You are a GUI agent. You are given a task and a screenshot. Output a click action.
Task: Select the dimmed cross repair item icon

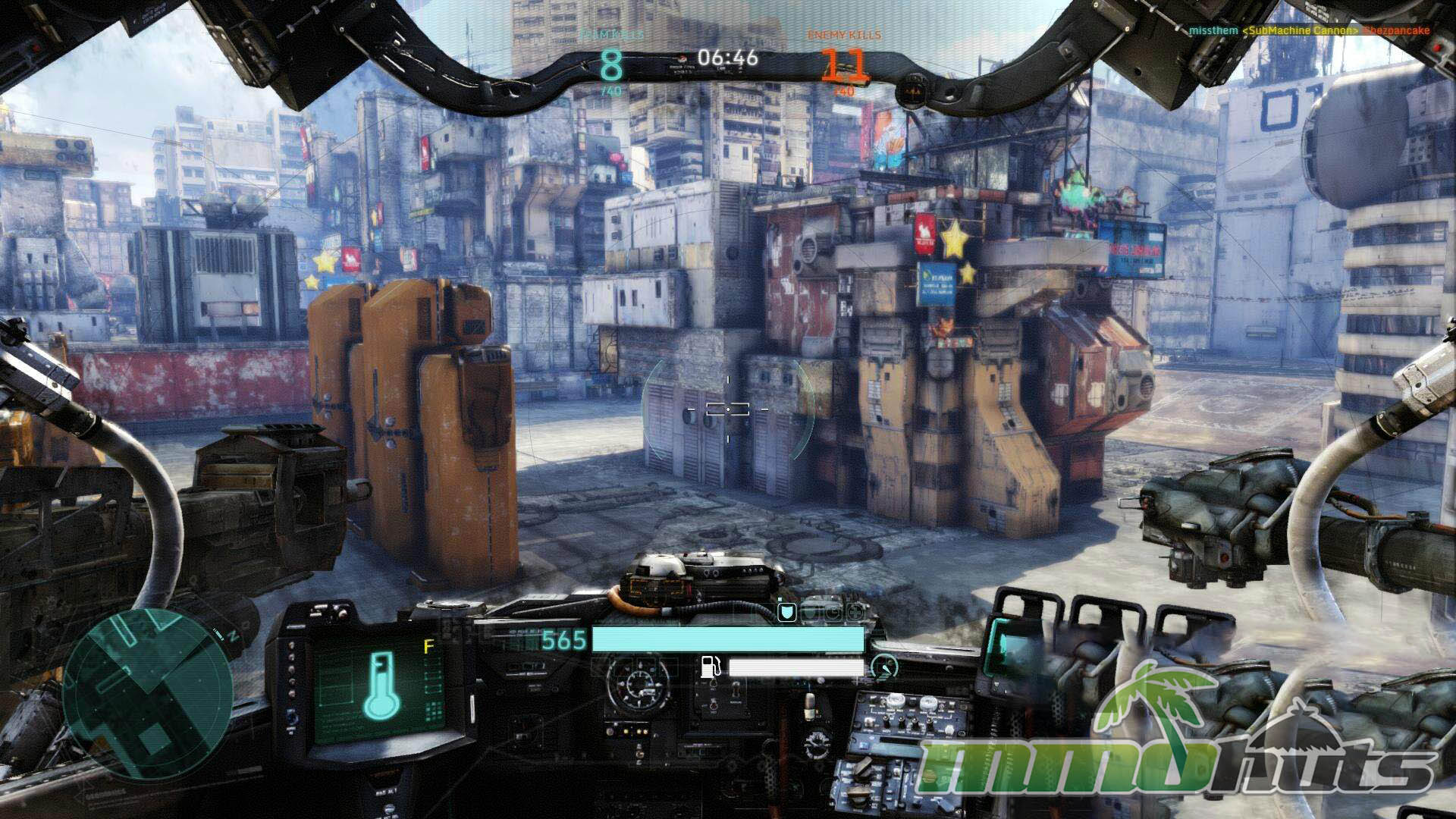855,612
